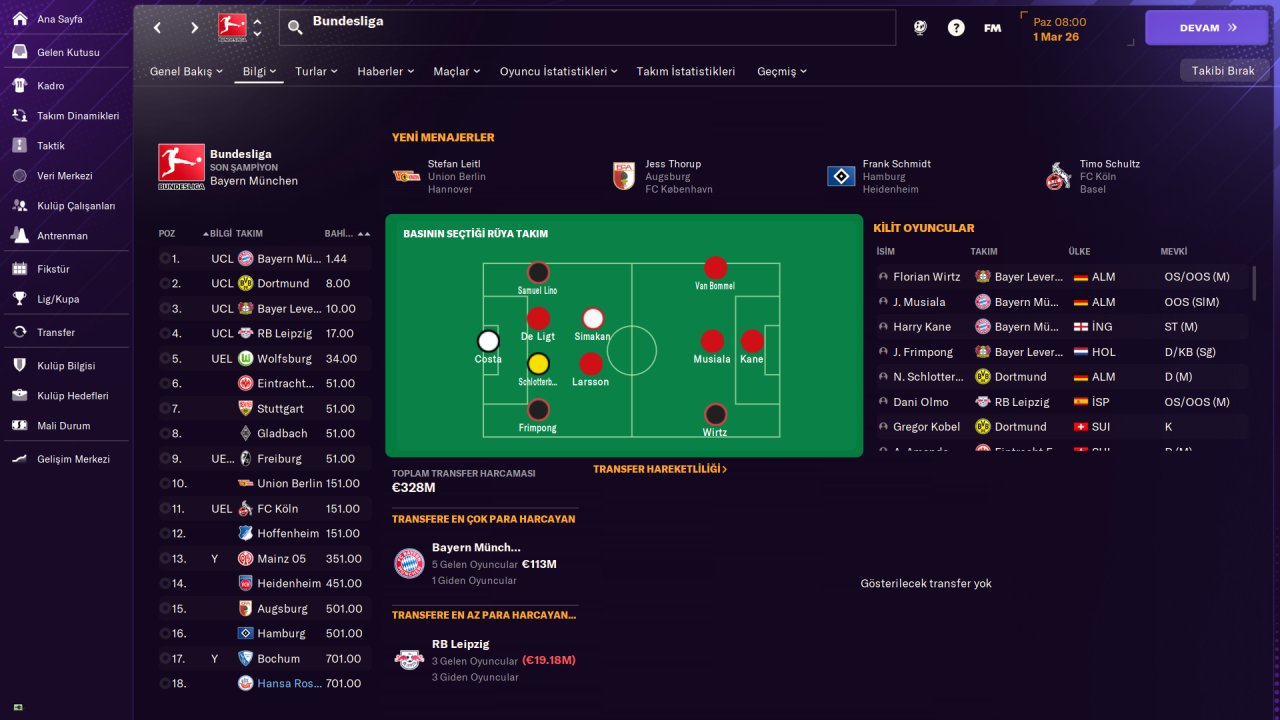Open the question mark help icon
Image resolution: width=1280 pixels, height=720 pixels.
coord(956,28)
